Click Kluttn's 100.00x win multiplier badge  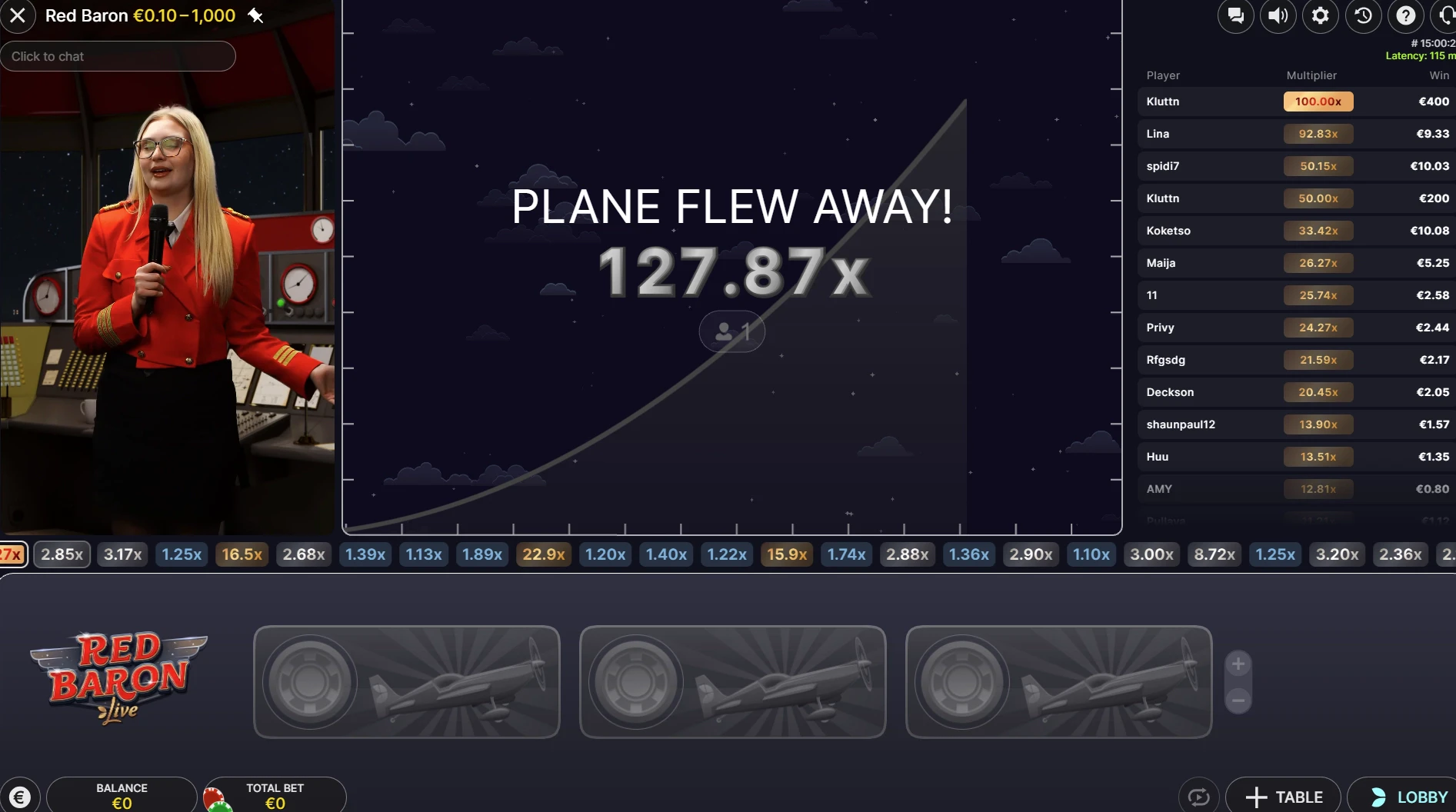point(1318,101)
